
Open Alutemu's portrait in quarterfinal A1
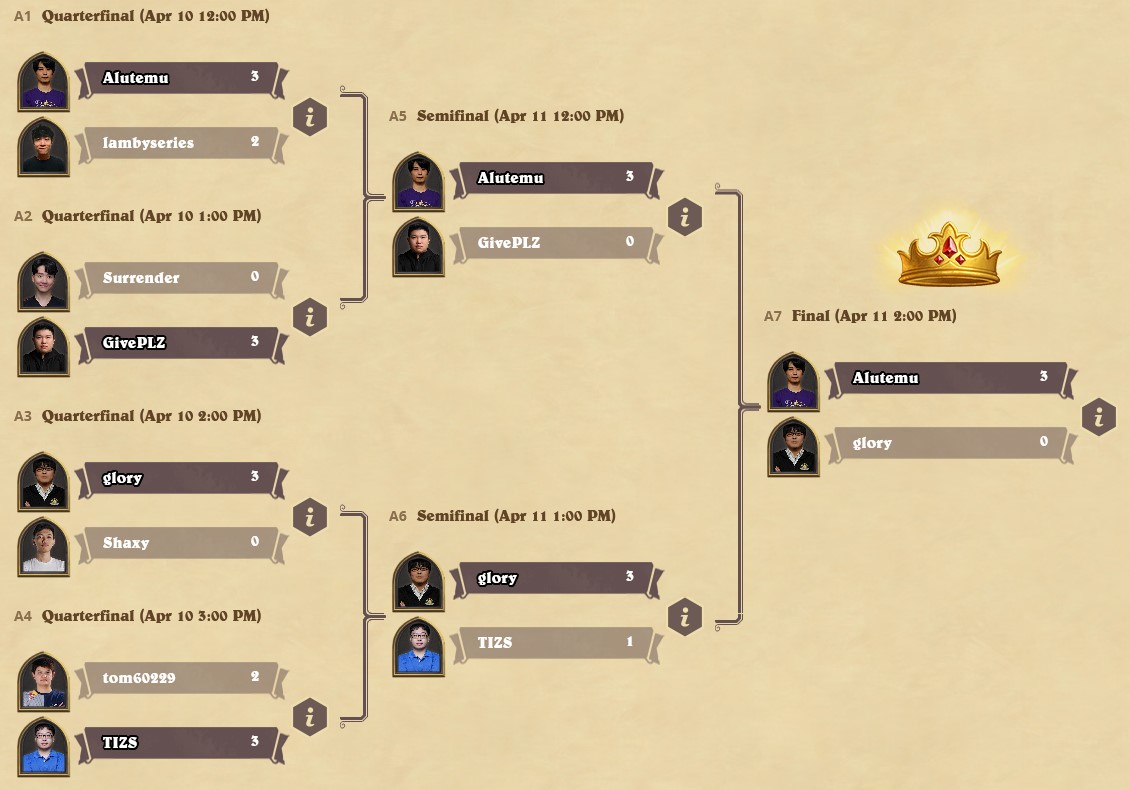[43, 82]
